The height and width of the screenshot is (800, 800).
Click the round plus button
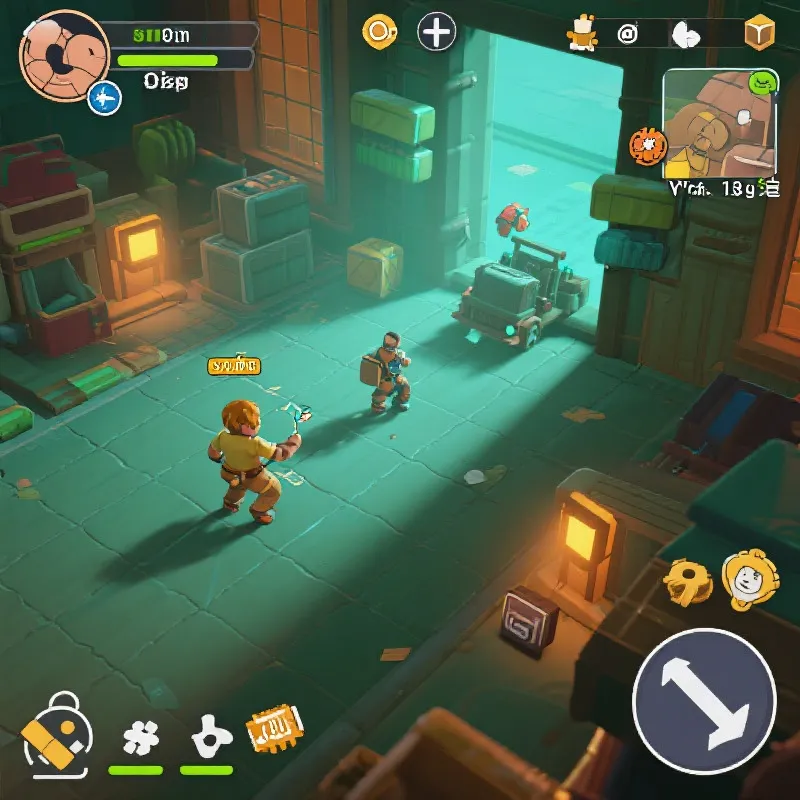tap(436, 32)
